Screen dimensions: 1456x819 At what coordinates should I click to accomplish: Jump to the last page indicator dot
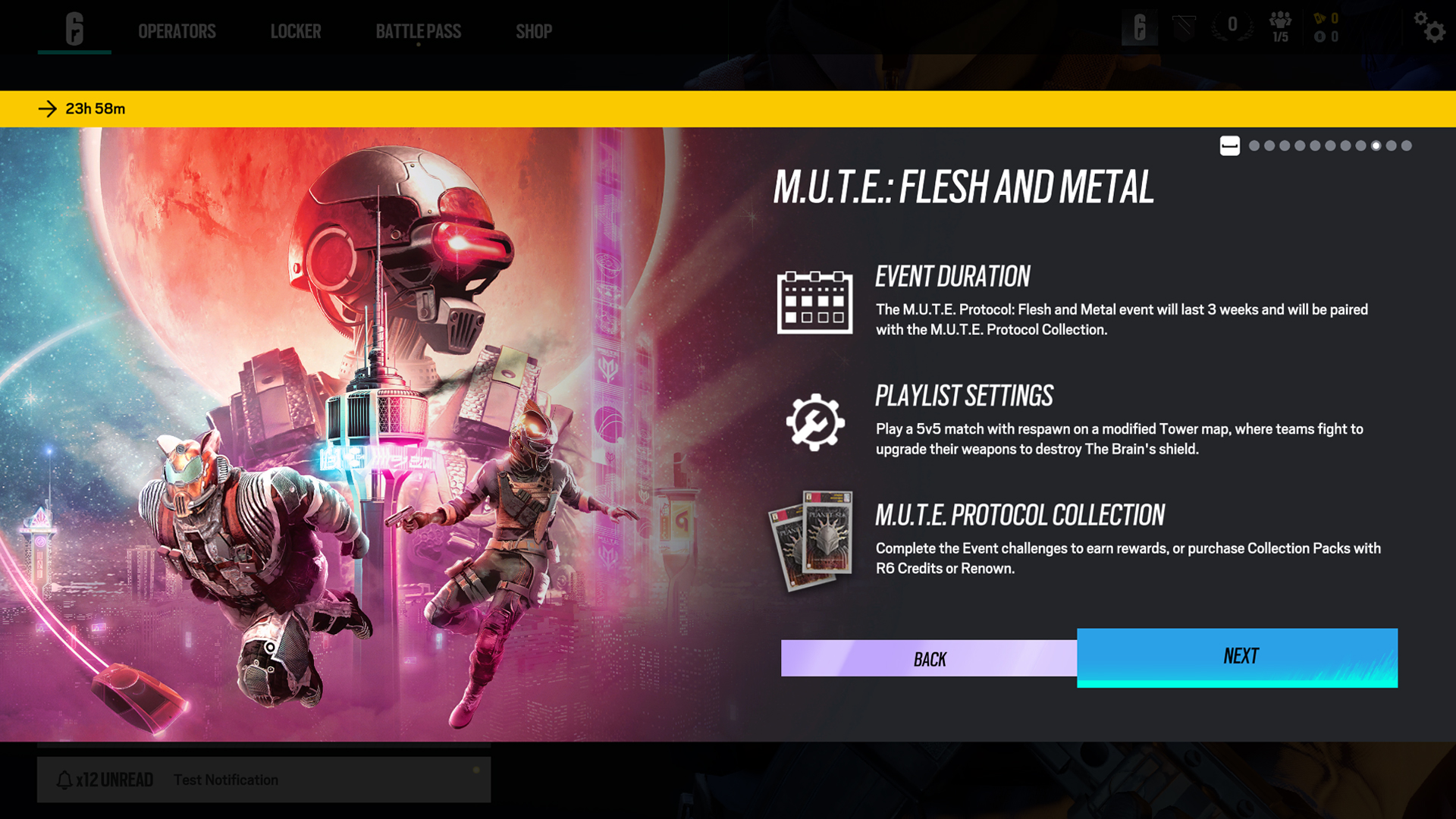click(1407, 146)
